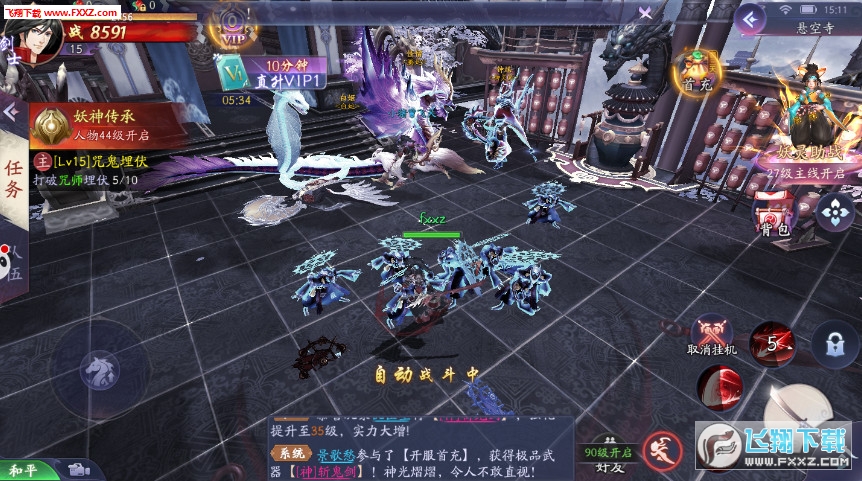Collapse the quest panel with left arrow
Viewport: 862px width, 481px height.
click(x=11, y=111)
